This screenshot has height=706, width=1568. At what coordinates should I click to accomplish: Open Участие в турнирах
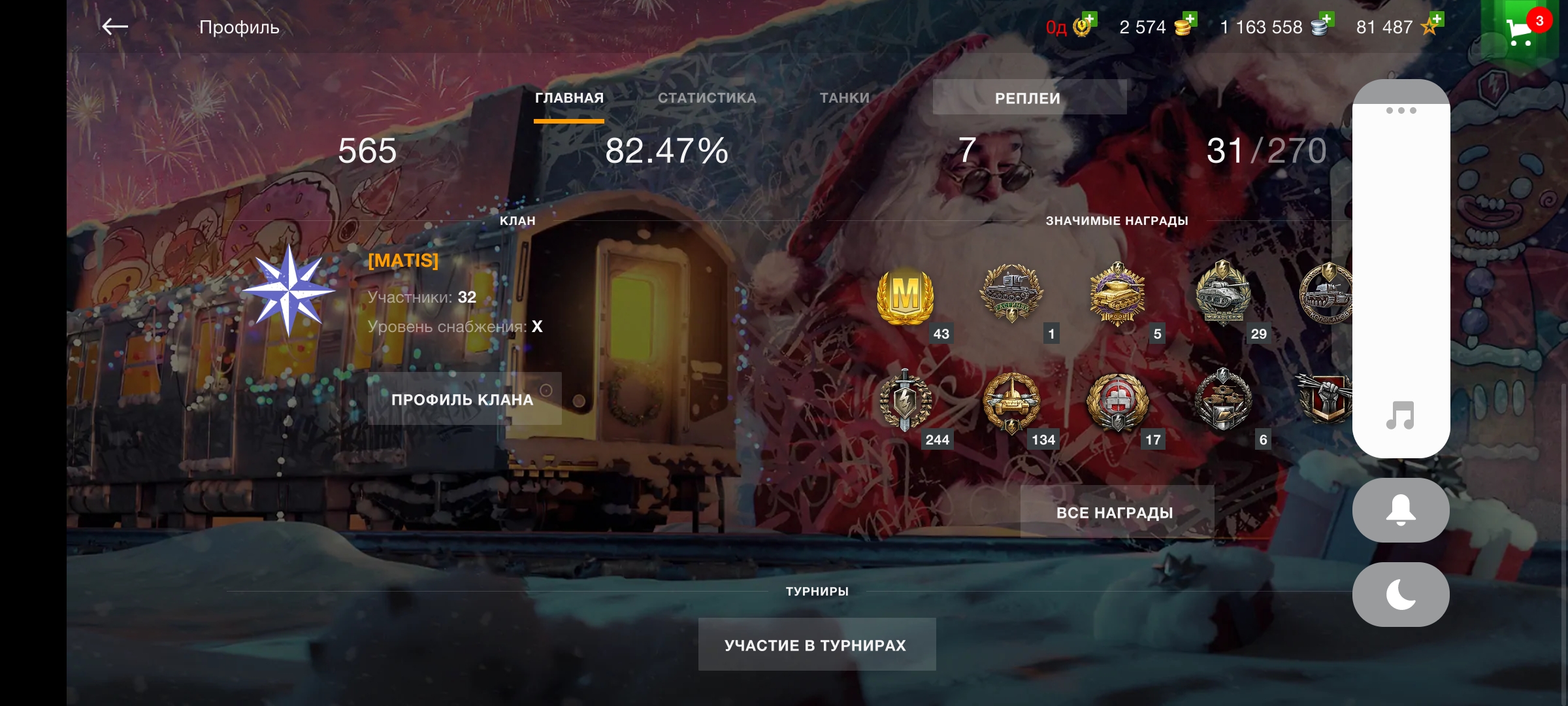click(x=816, y=645)
